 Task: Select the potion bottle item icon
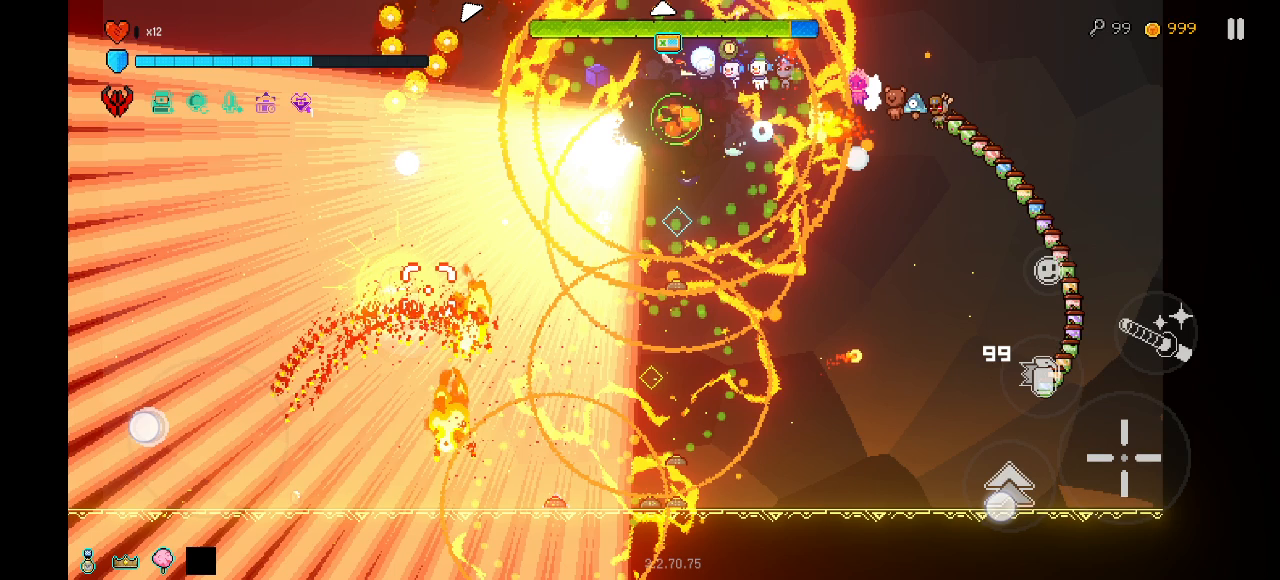coord(88,561)
